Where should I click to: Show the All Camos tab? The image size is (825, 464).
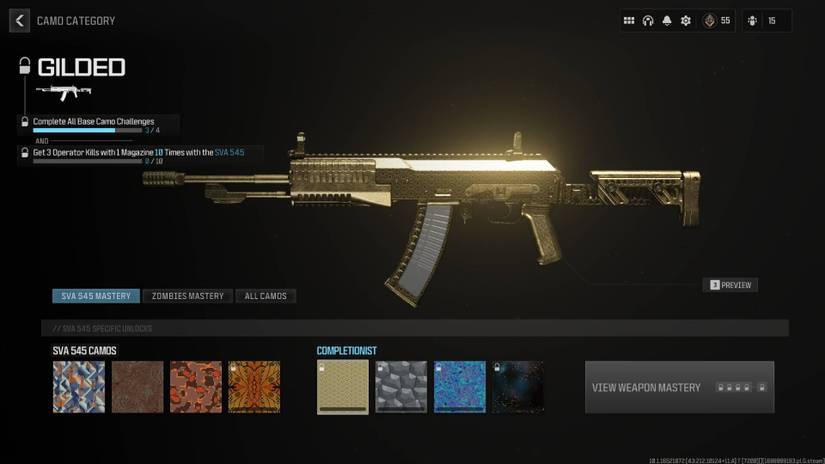[266, 296]
